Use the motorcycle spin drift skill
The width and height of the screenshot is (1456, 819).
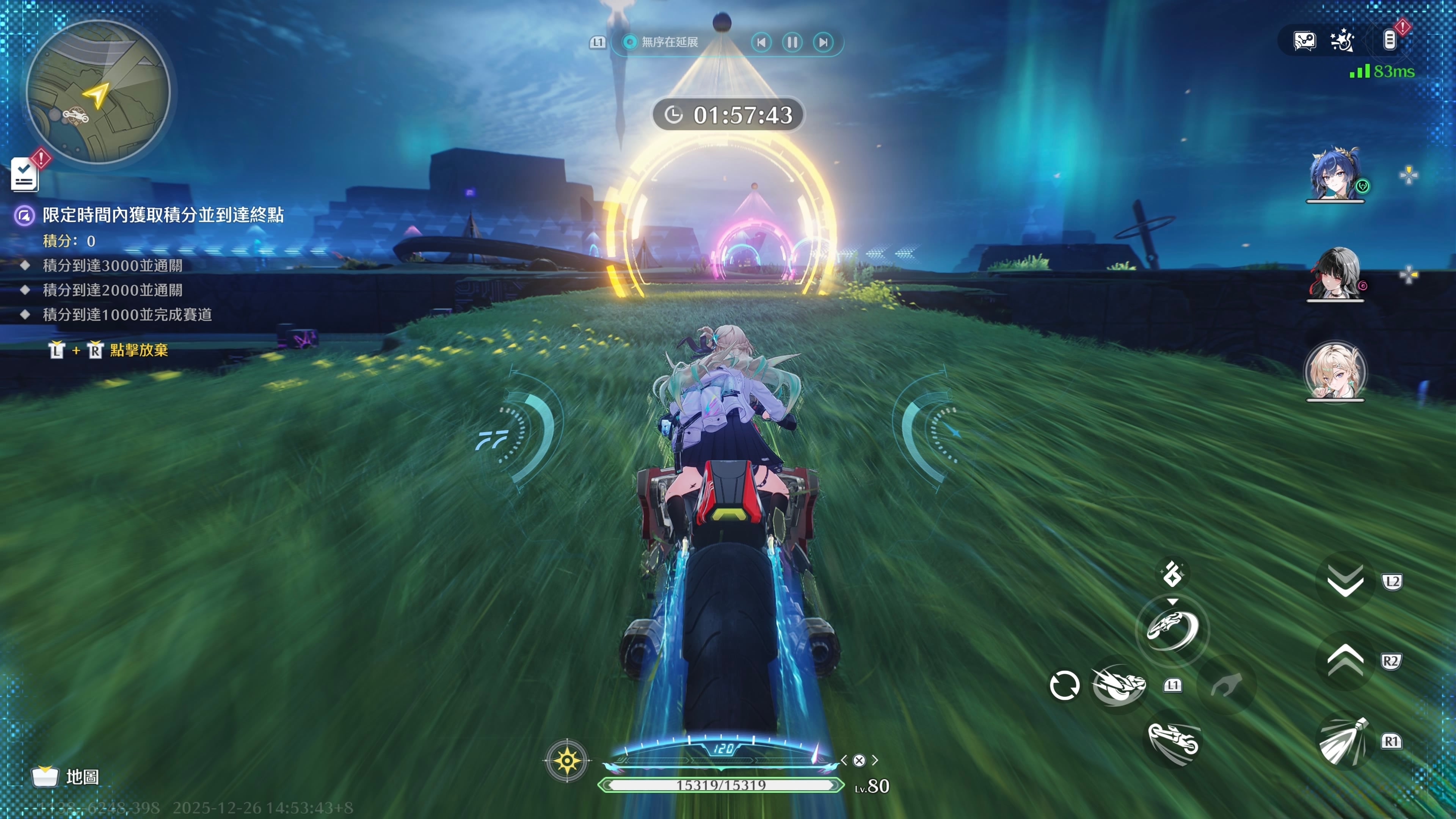pyautogui.click(x=1173, y=629)
